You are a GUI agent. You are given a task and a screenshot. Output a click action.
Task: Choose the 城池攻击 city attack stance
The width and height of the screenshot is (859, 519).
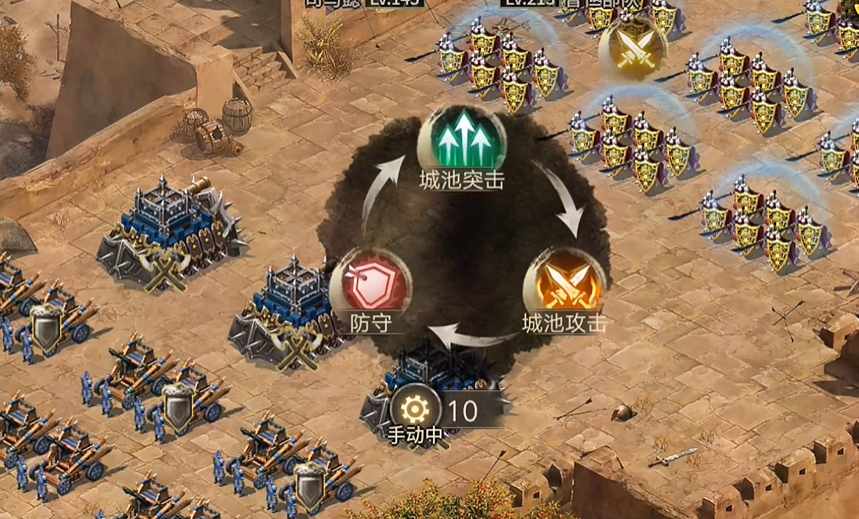tap(564, 285)
